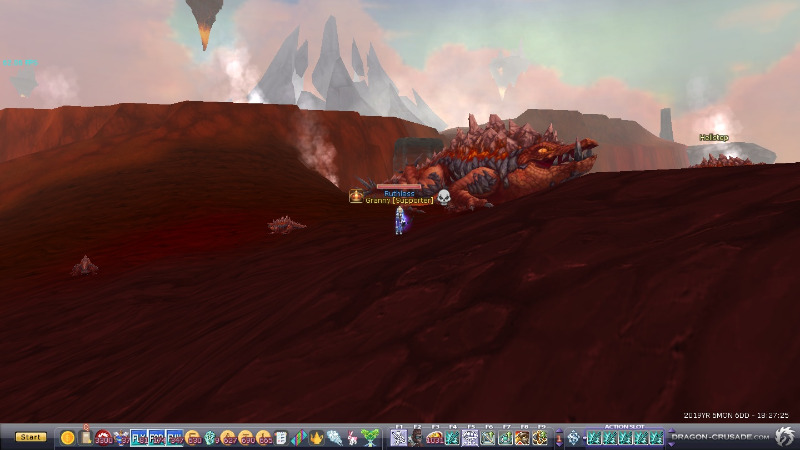The width and height of the screenshot is (800, 450).
Task: Use the F1 sword skill slot
Action: tap(398, 437)
